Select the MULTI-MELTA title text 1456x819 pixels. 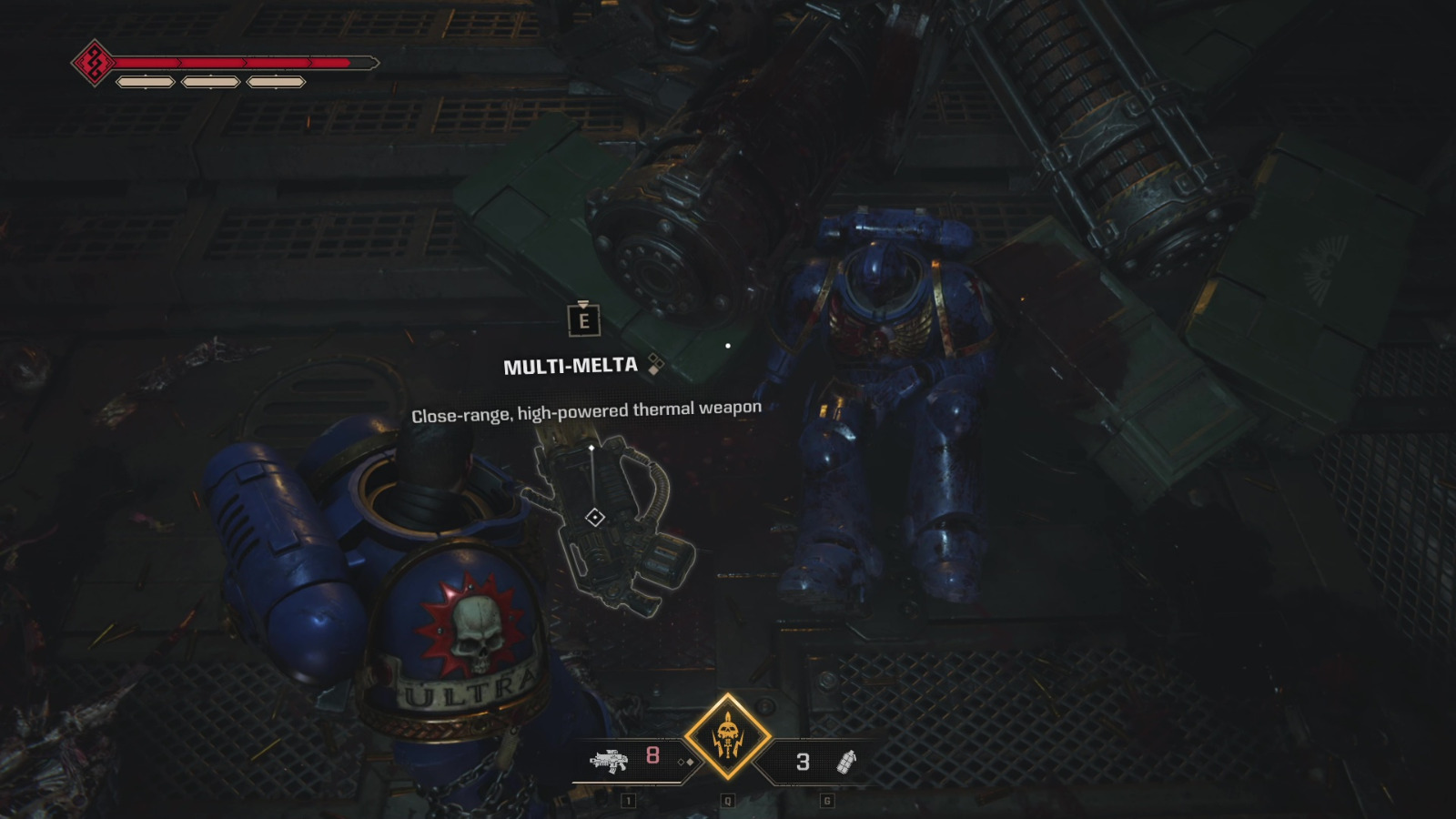click(x=571, y=364)
